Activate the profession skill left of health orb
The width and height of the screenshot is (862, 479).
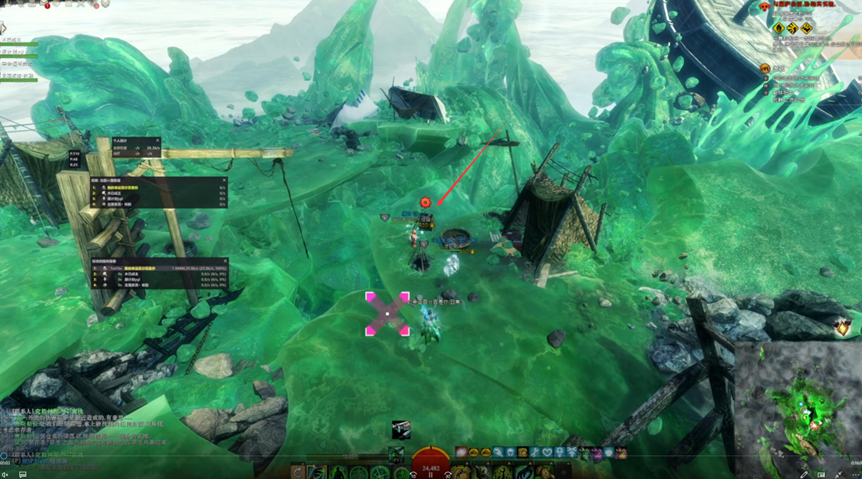(396, 455)
